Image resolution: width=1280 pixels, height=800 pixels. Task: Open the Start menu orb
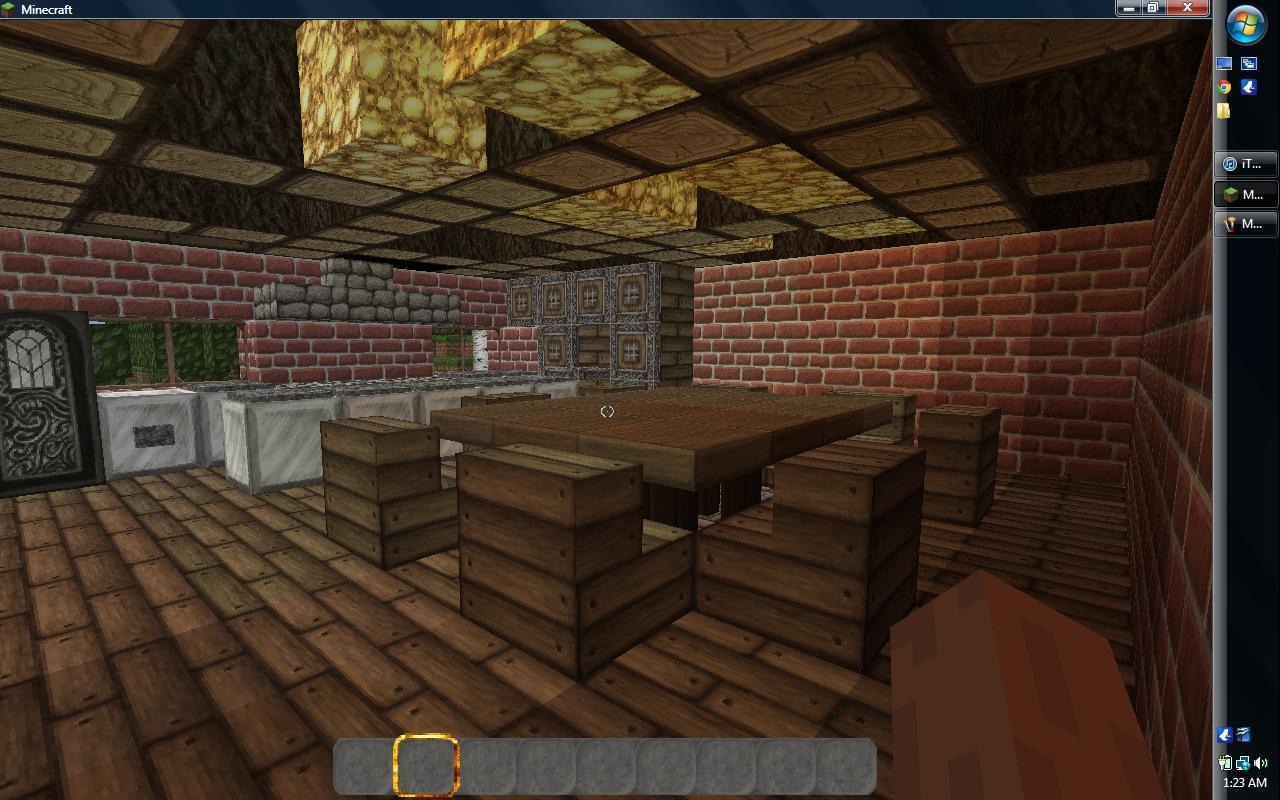pos(1244,22)
